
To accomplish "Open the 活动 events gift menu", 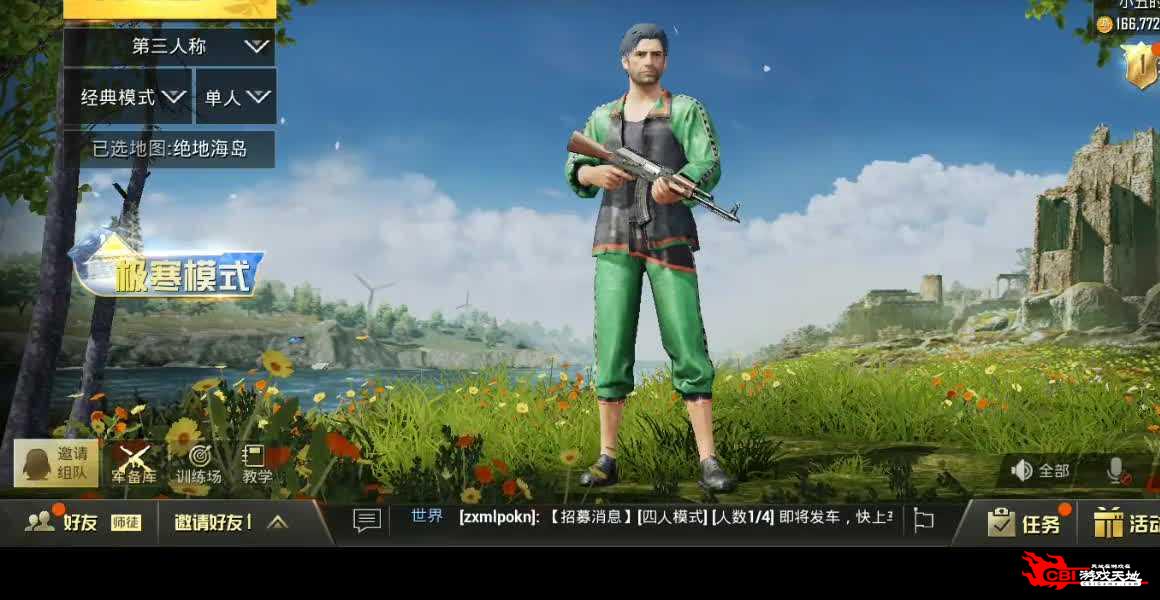I will coord(1126,522).
